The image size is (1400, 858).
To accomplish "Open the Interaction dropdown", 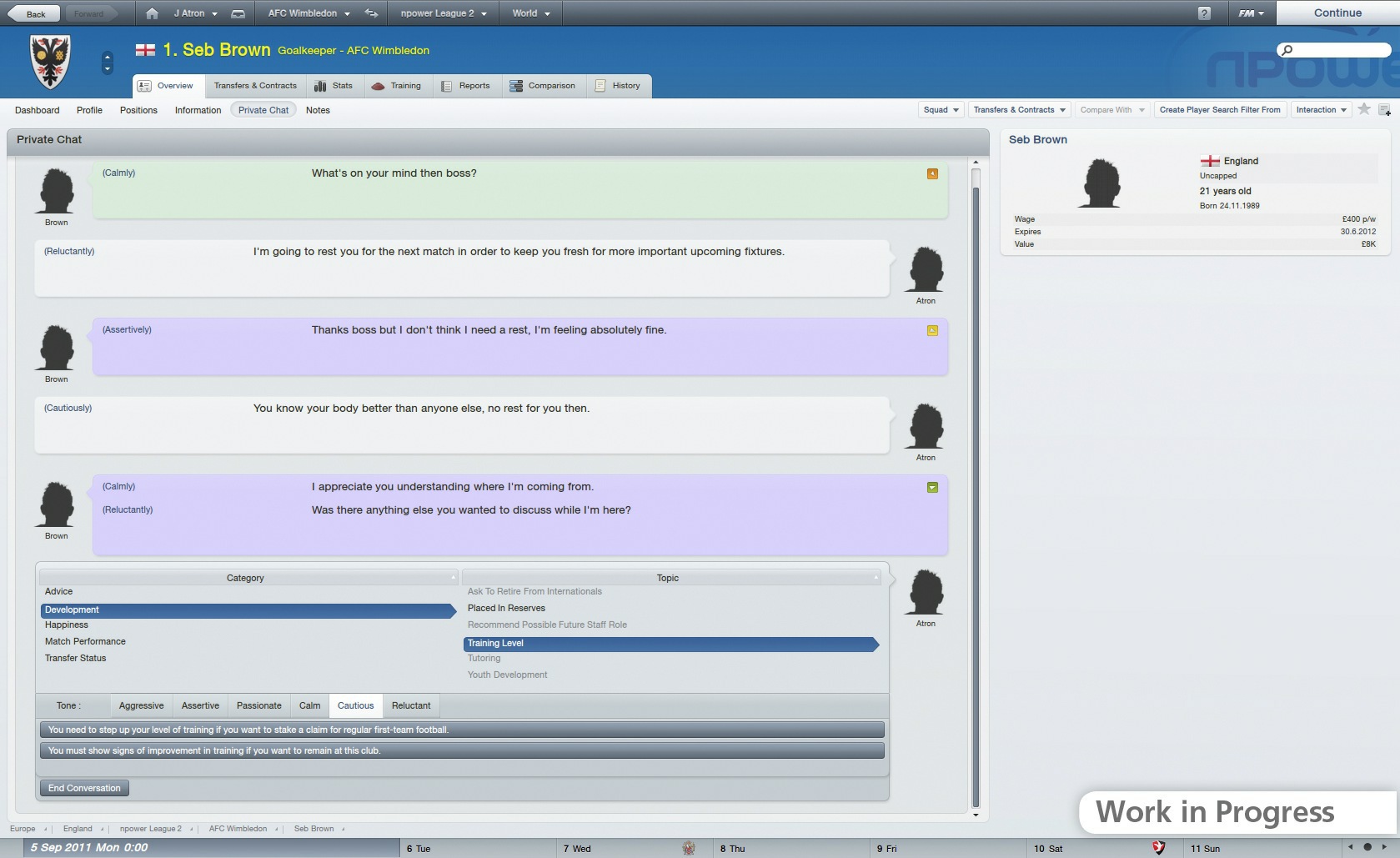I will coord(1320,109).
